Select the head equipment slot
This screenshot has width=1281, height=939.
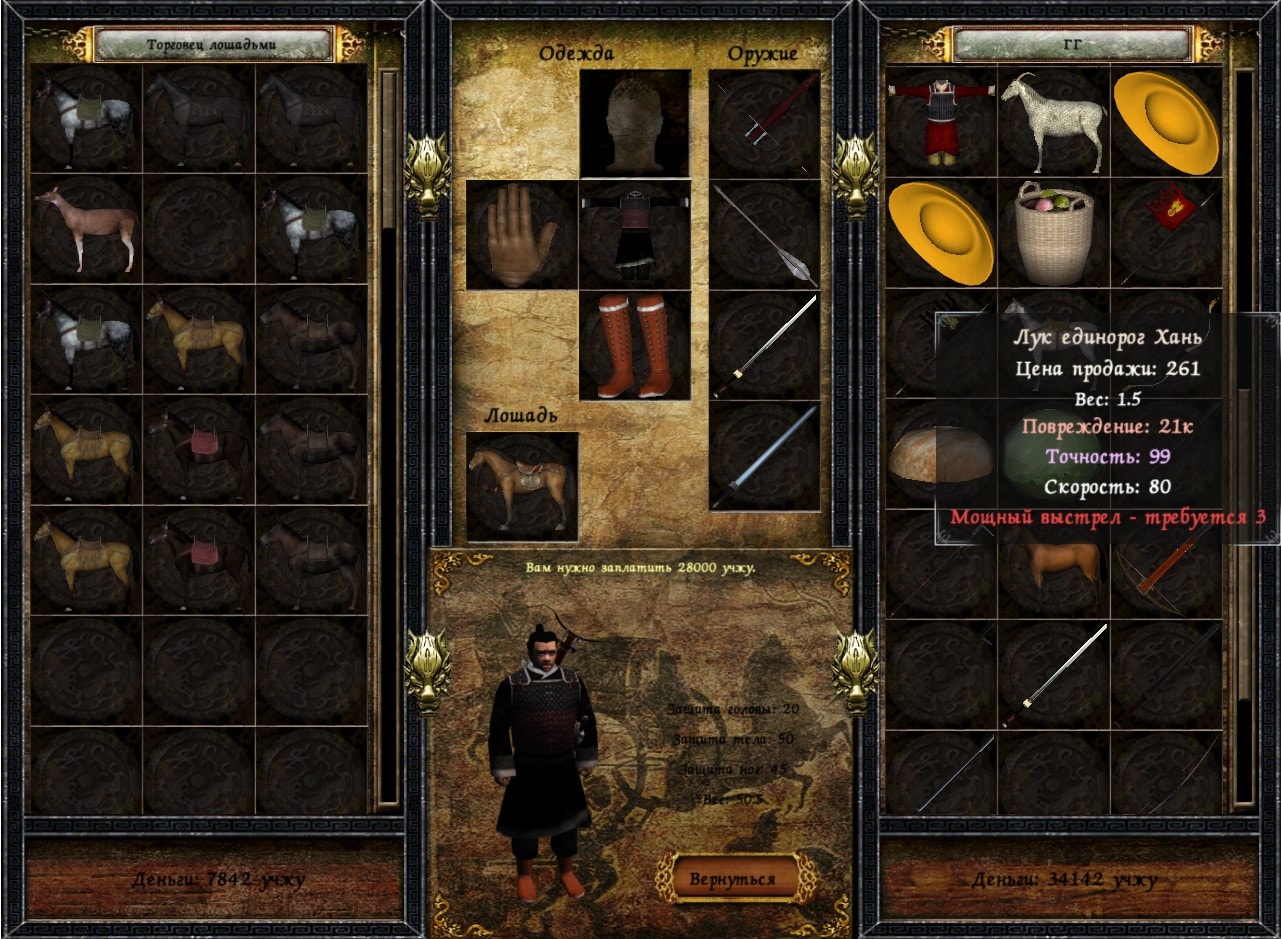tap(635, 124)
